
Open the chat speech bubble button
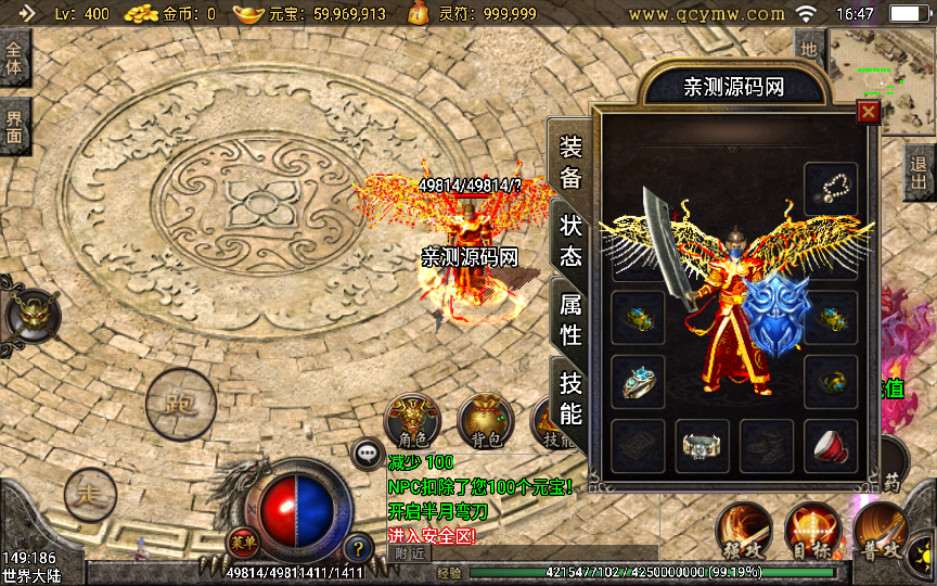[366, 453]
